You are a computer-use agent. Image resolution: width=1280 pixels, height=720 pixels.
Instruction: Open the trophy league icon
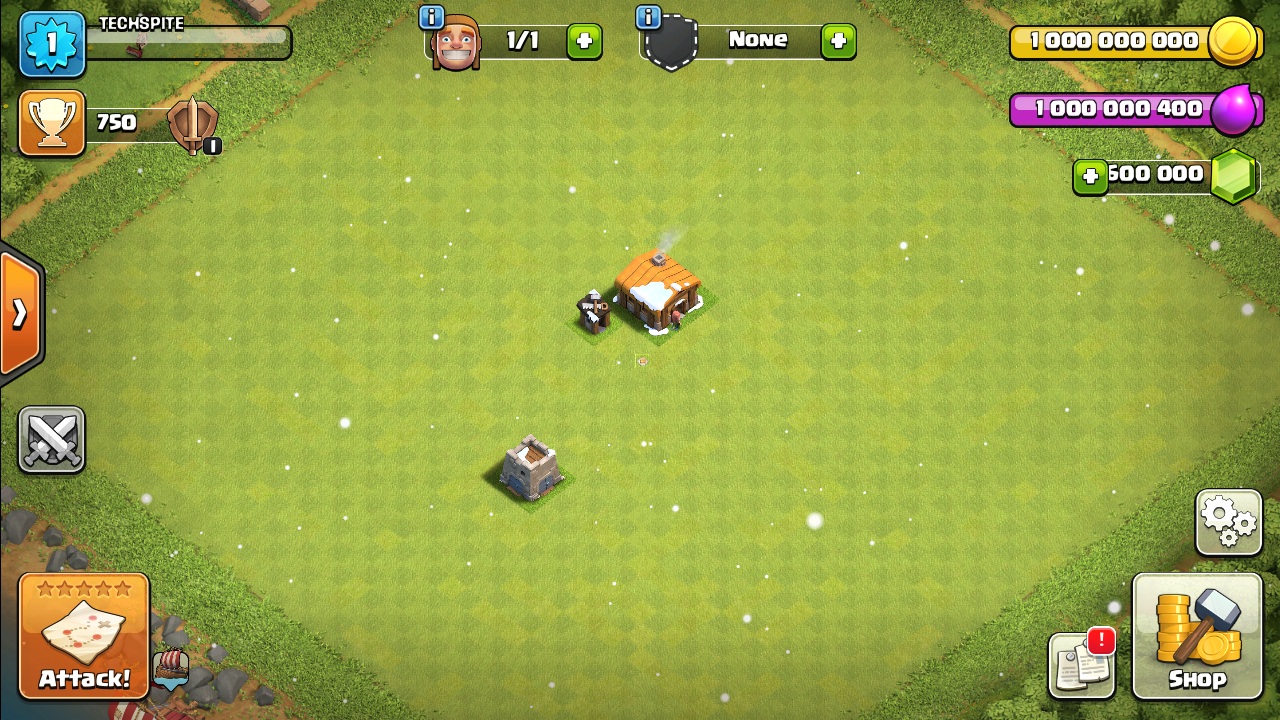52,123
